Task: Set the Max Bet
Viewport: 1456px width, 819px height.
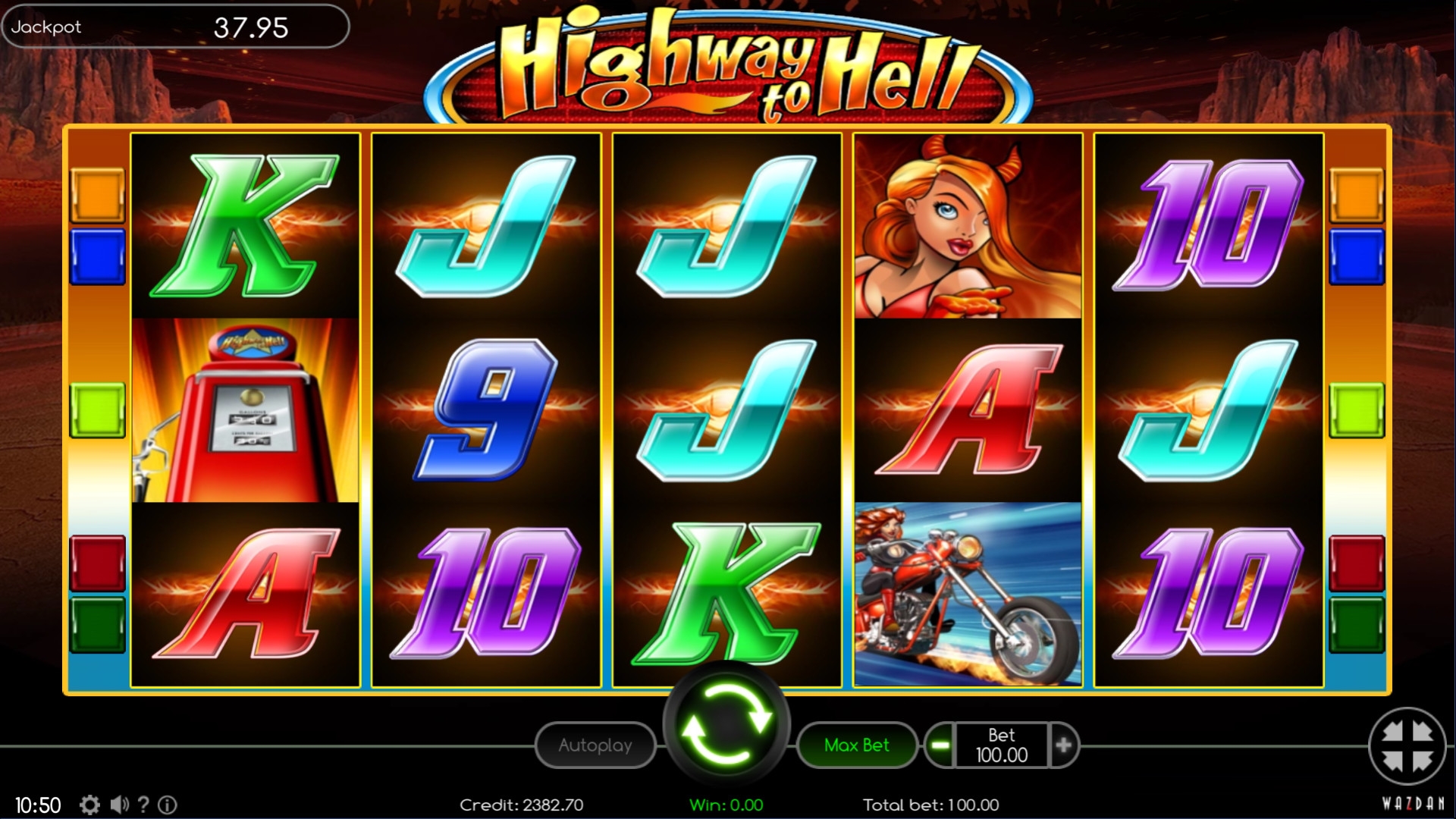Action: pyautogui.click(x=856, y=745)
